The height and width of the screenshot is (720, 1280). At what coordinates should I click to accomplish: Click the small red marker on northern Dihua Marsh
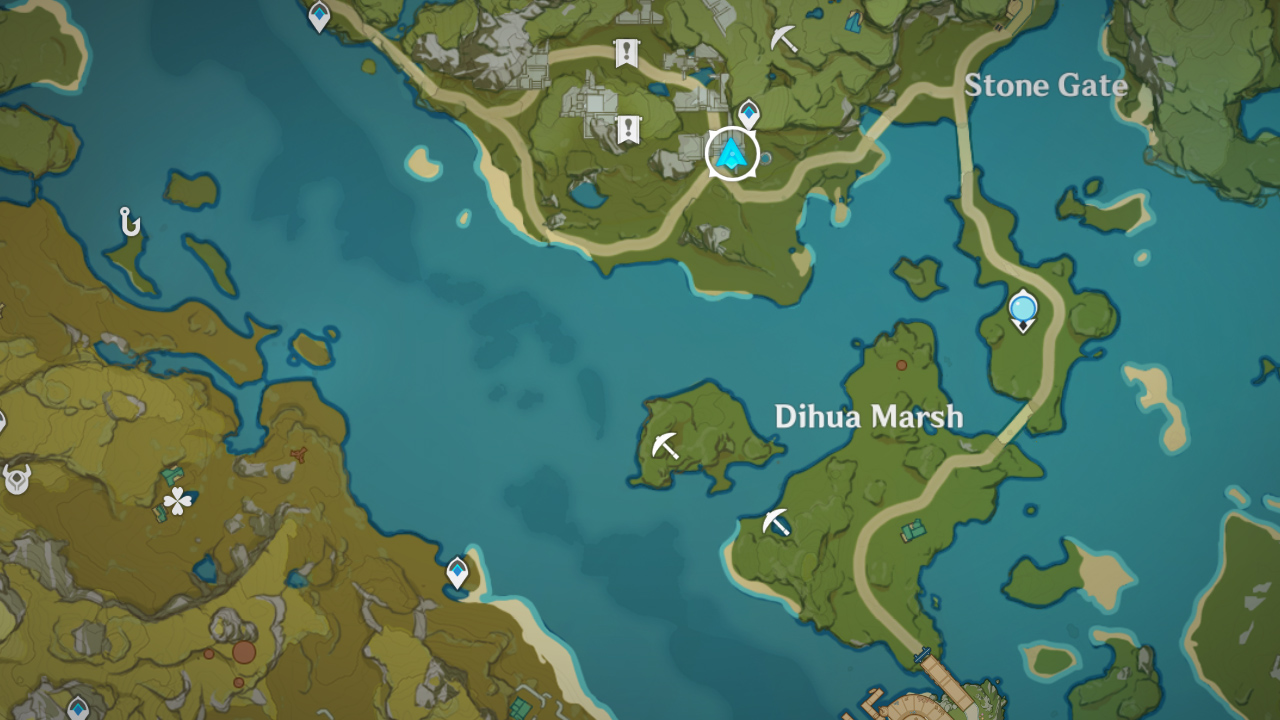[902, 367]
